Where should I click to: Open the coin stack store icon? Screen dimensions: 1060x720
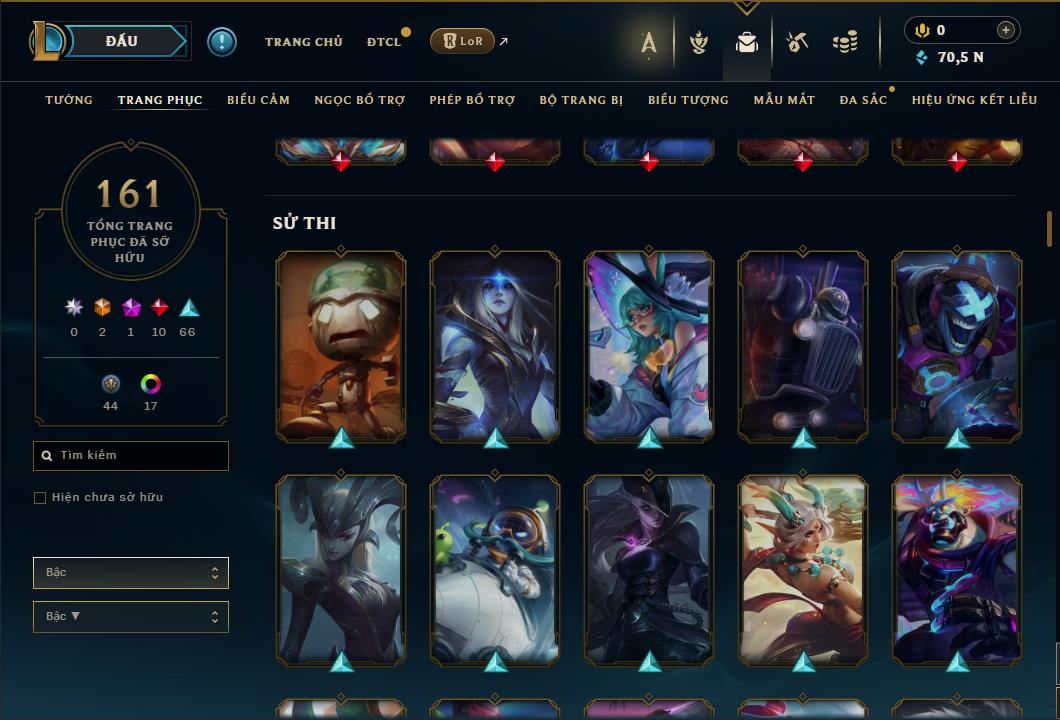tap(845, 42)
